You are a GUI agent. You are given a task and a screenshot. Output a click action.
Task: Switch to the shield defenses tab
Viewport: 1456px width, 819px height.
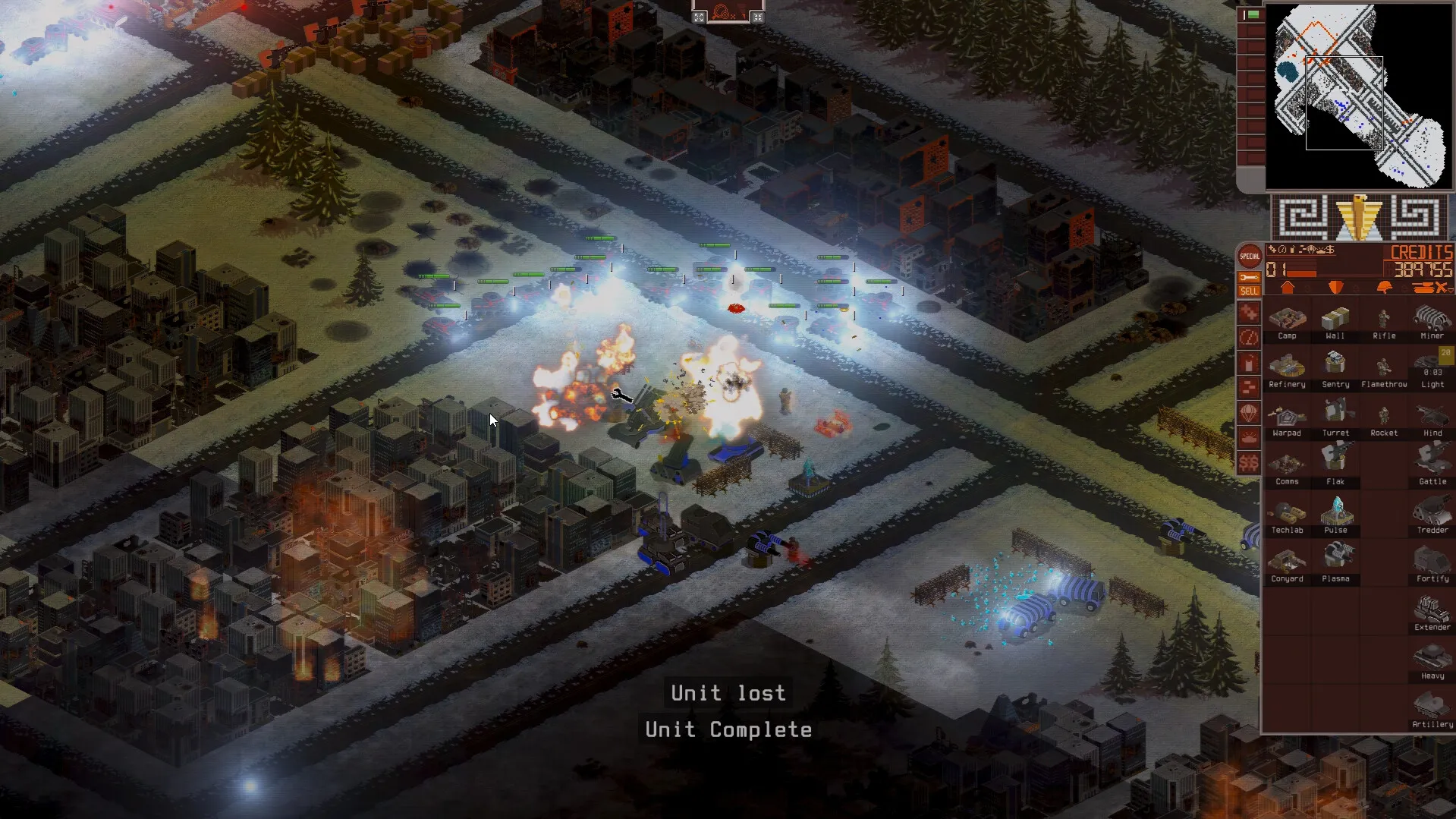[1338, 288]
